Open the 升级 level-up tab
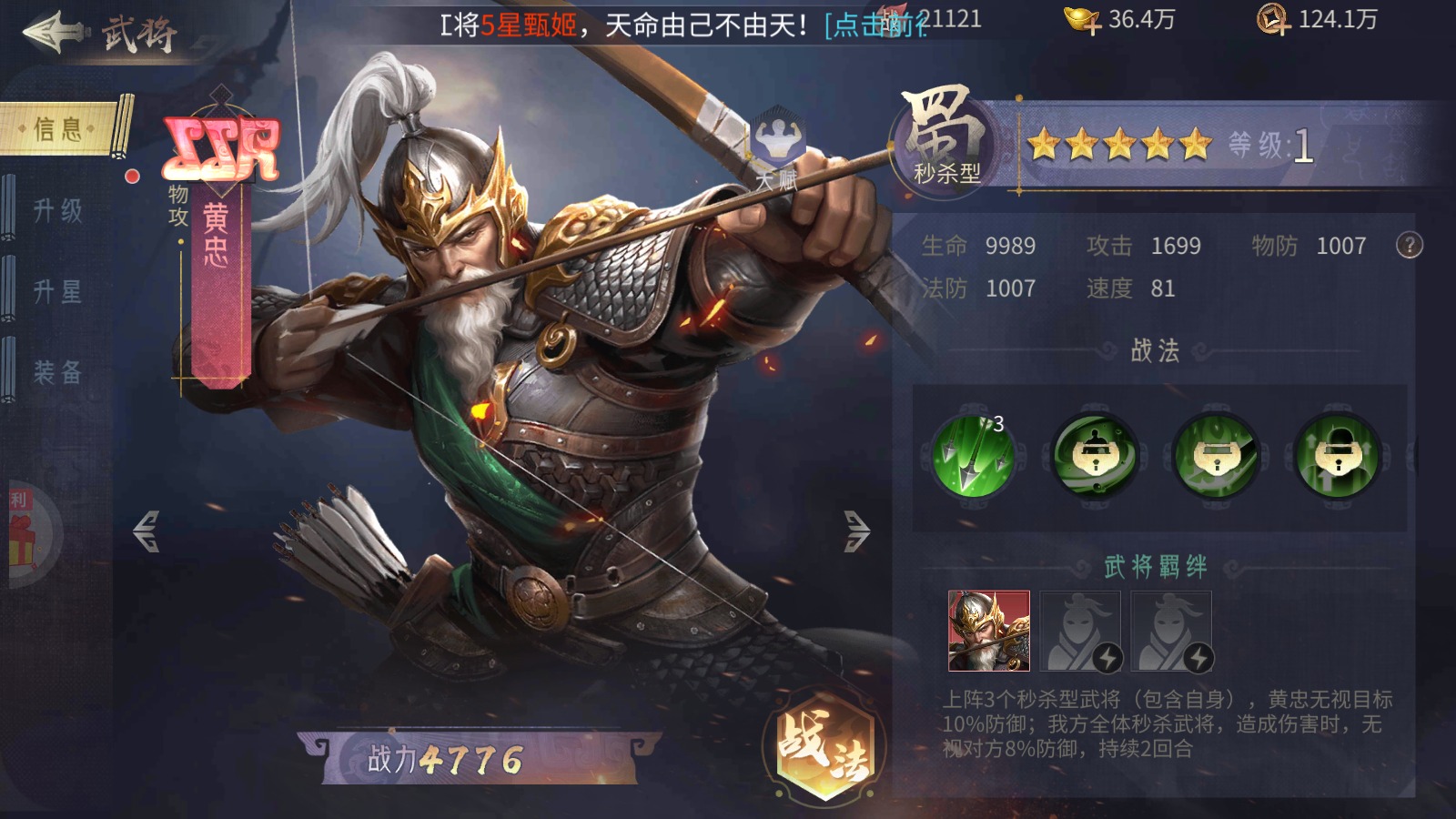This screenshot has height=819, width=1456. coord(58,211)
